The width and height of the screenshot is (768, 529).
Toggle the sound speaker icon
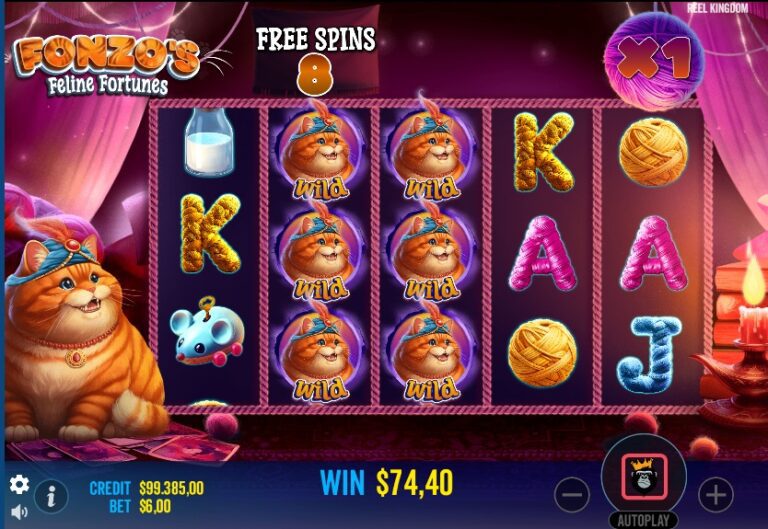(x=18, y=512)
